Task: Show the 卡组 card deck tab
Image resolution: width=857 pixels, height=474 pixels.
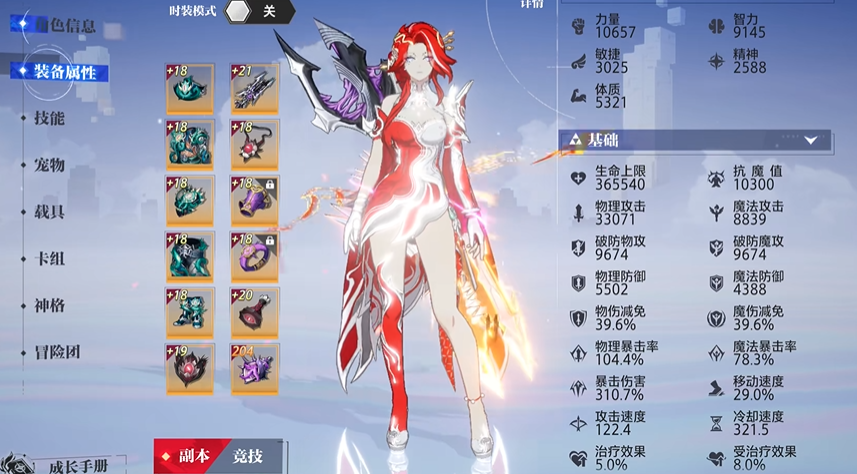Action: click(x=49, y=258)
